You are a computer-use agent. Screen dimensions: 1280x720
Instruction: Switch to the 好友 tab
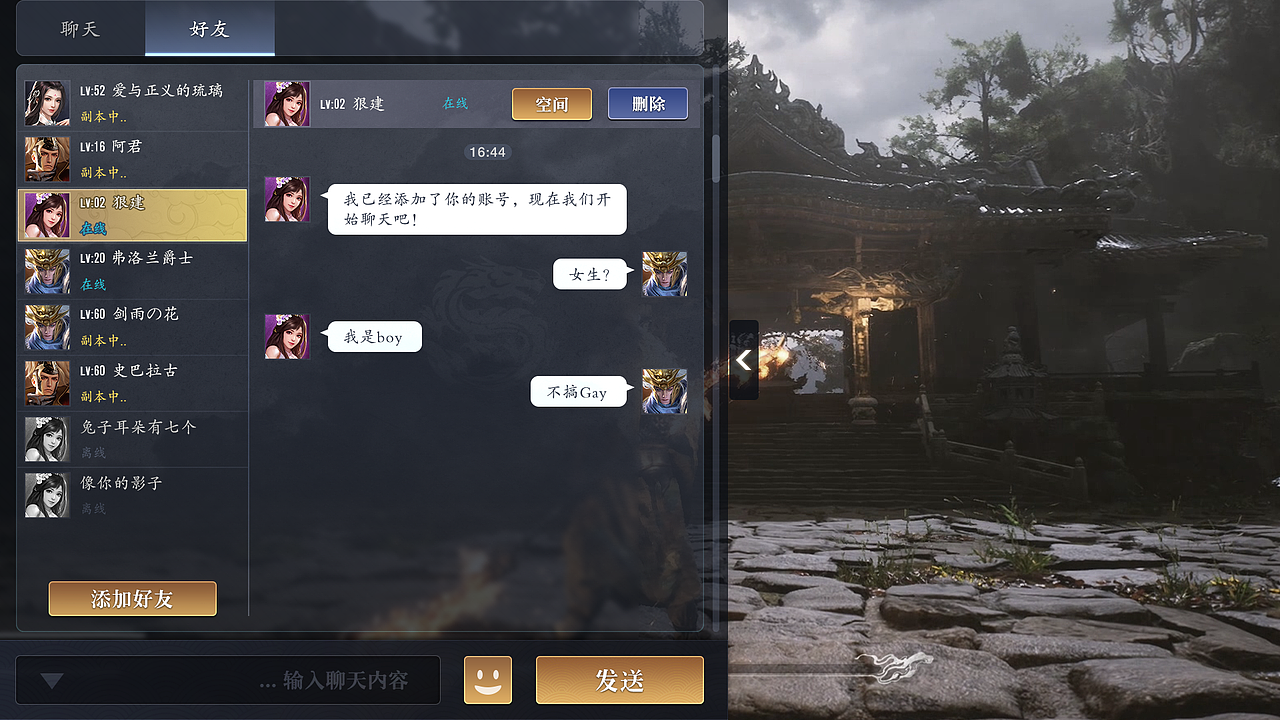(x=208, y=29)
